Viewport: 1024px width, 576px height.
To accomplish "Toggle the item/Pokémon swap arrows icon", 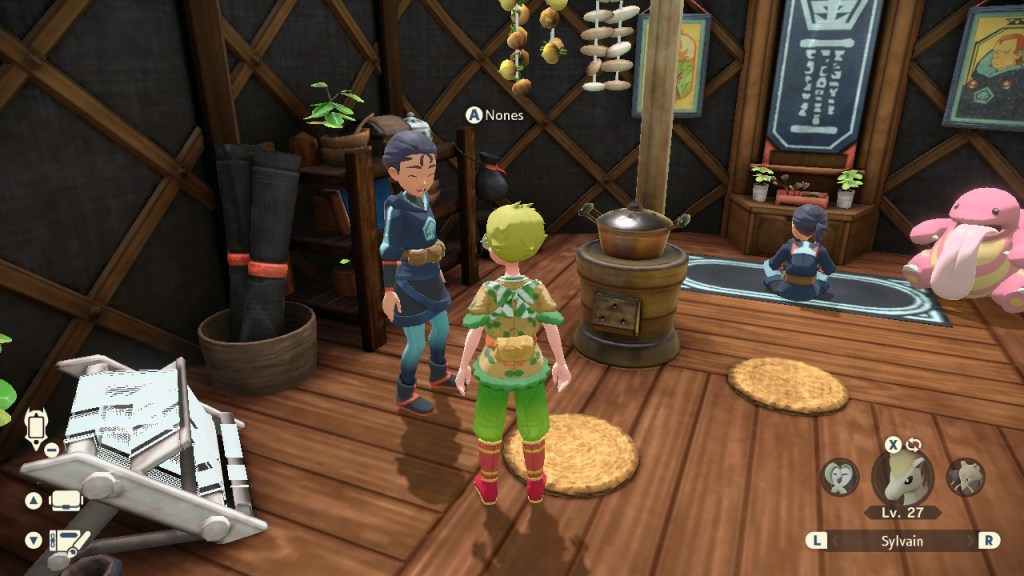I will (914, 444).
